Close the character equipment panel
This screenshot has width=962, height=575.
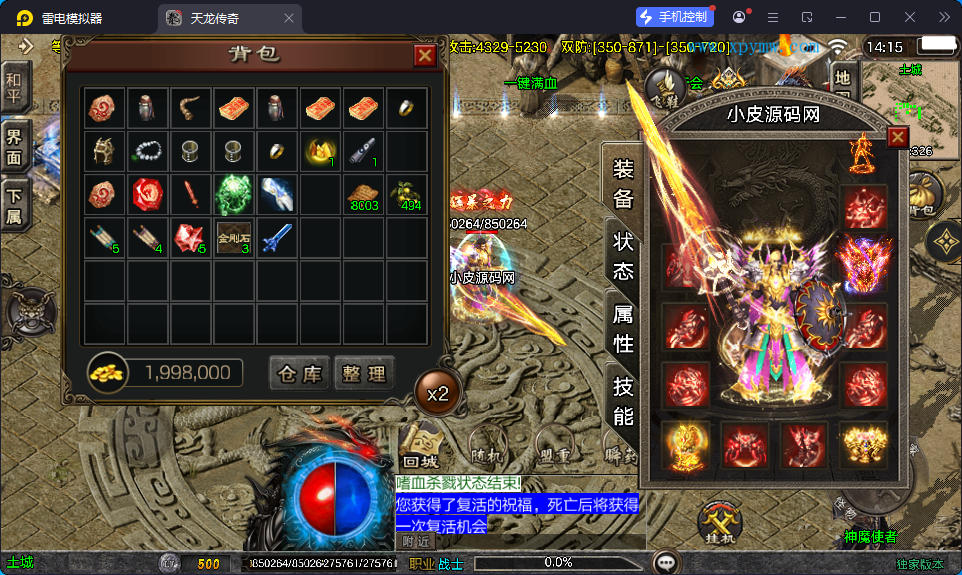coord(898,137)
